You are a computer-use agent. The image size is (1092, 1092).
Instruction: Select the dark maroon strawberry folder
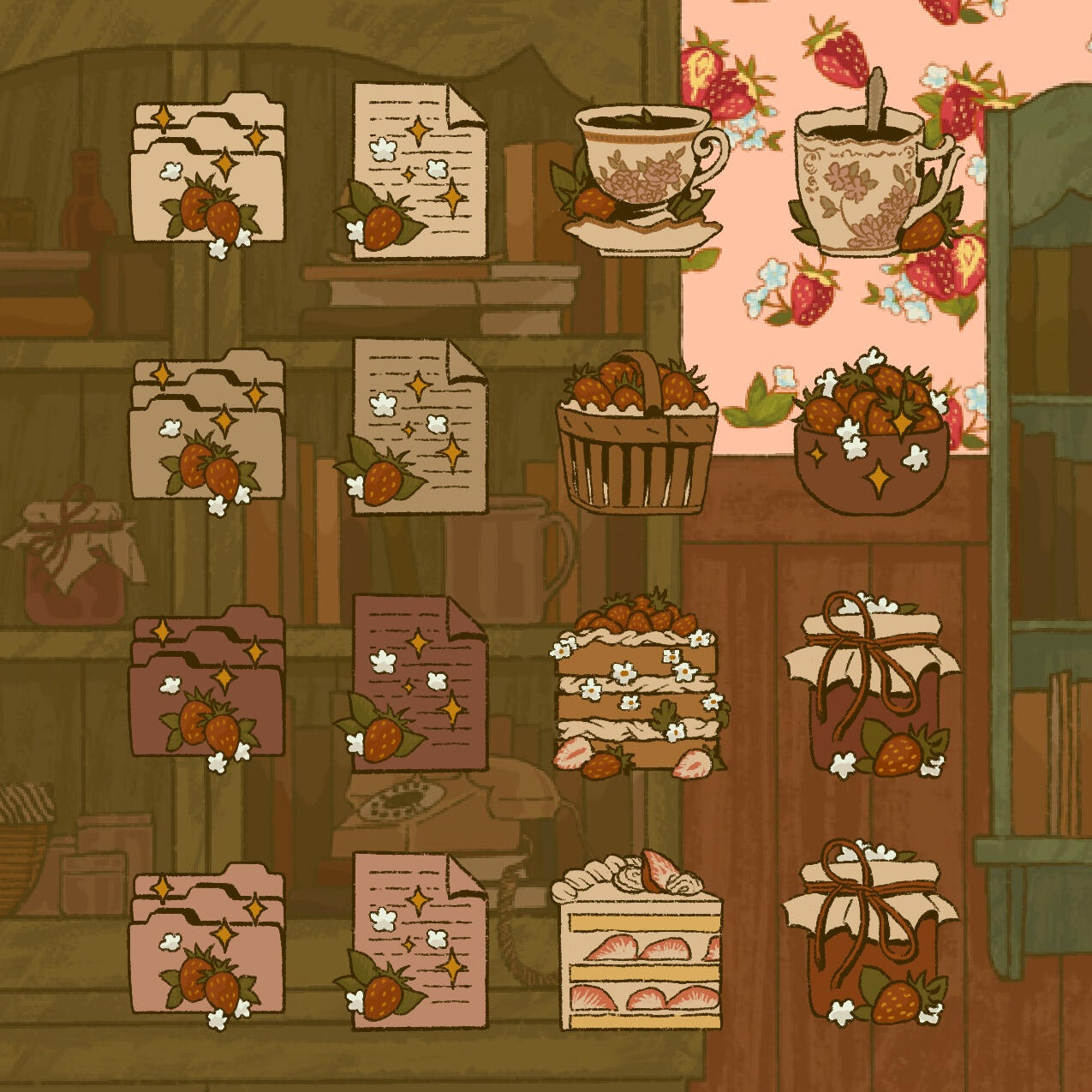tap(206, 687)
